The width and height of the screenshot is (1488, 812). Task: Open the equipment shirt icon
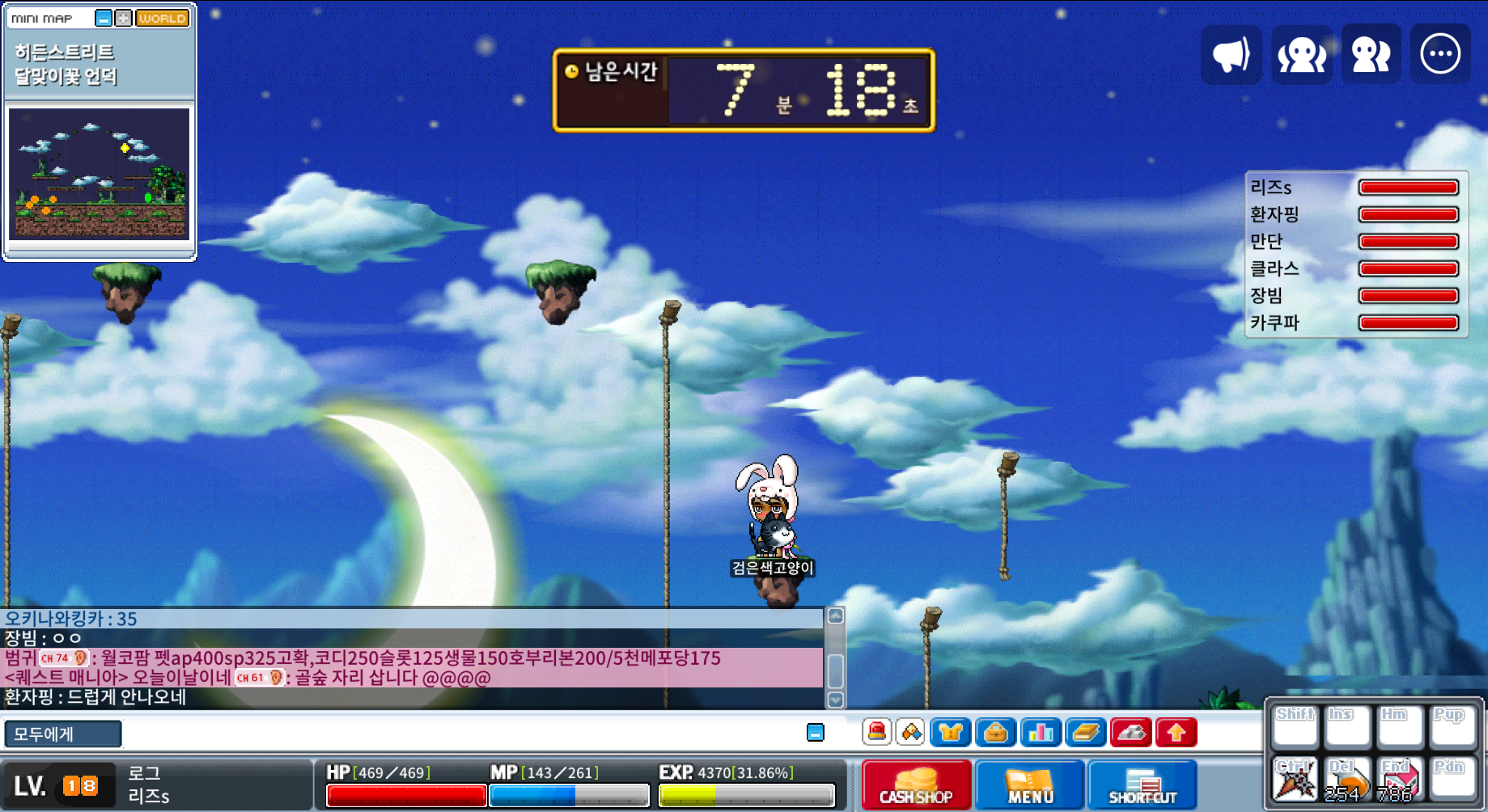coord(950,733)
